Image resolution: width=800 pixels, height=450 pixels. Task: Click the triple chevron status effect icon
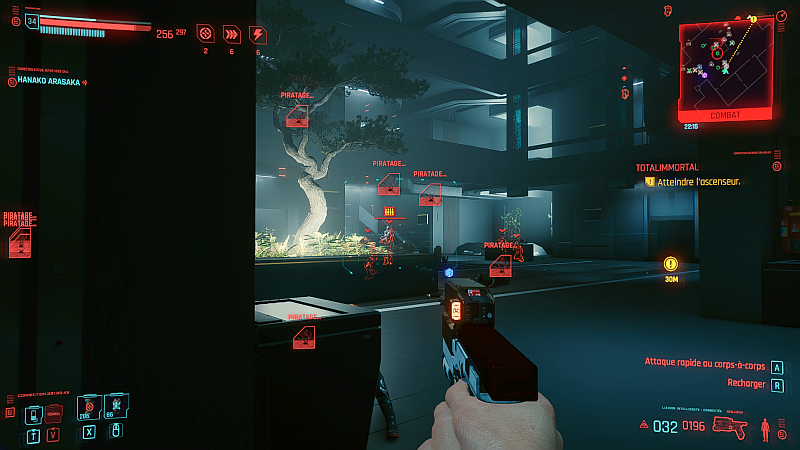point(232,34)
